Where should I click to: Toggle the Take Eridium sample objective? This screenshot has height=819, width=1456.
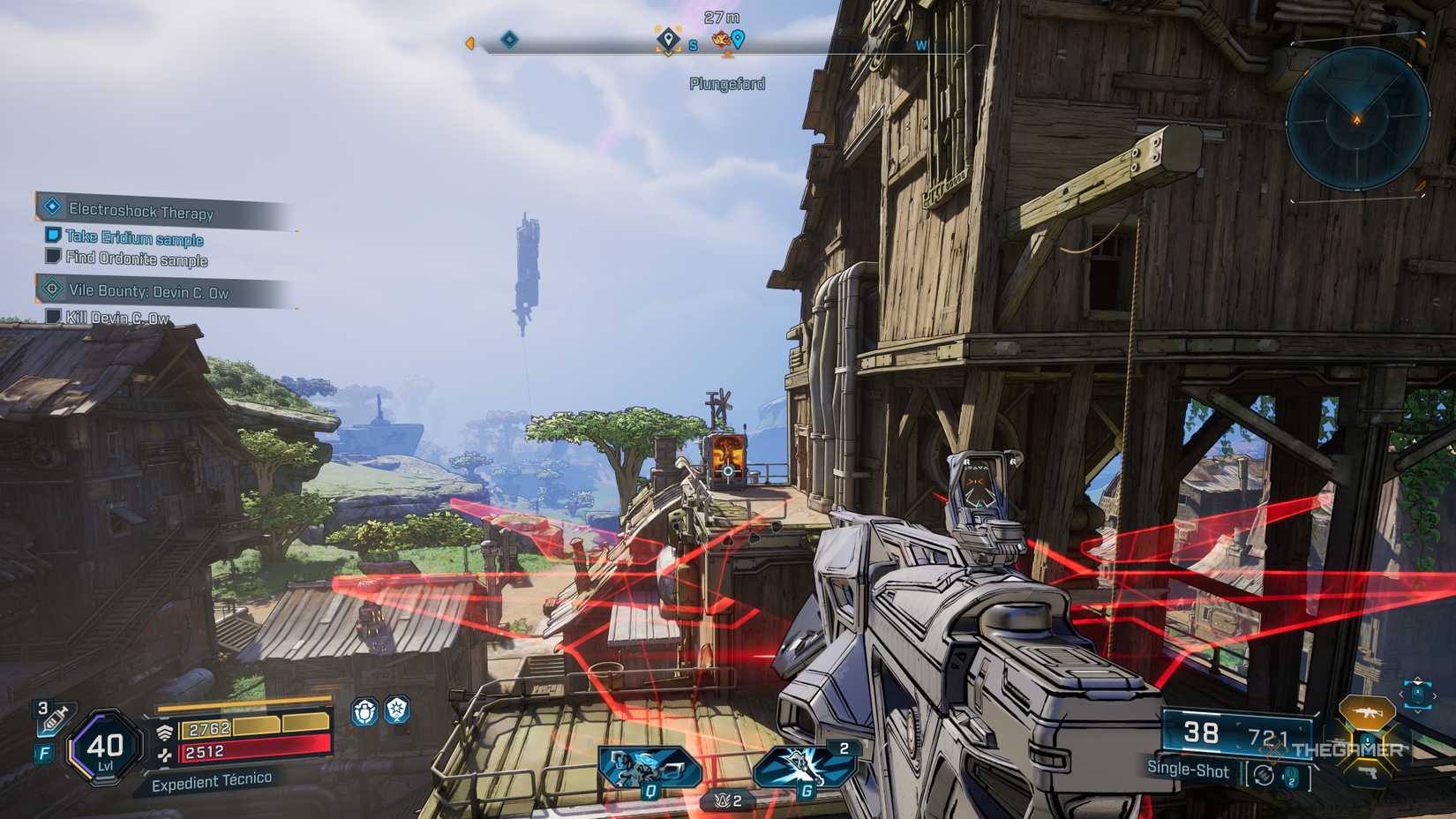132,238
